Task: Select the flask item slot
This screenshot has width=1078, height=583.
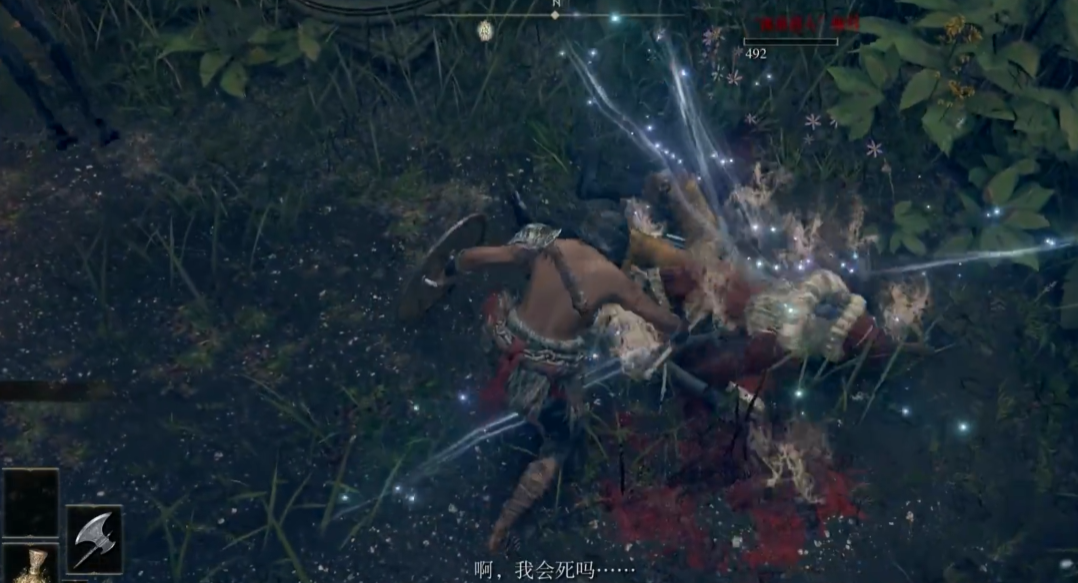Action: point(32,565)
